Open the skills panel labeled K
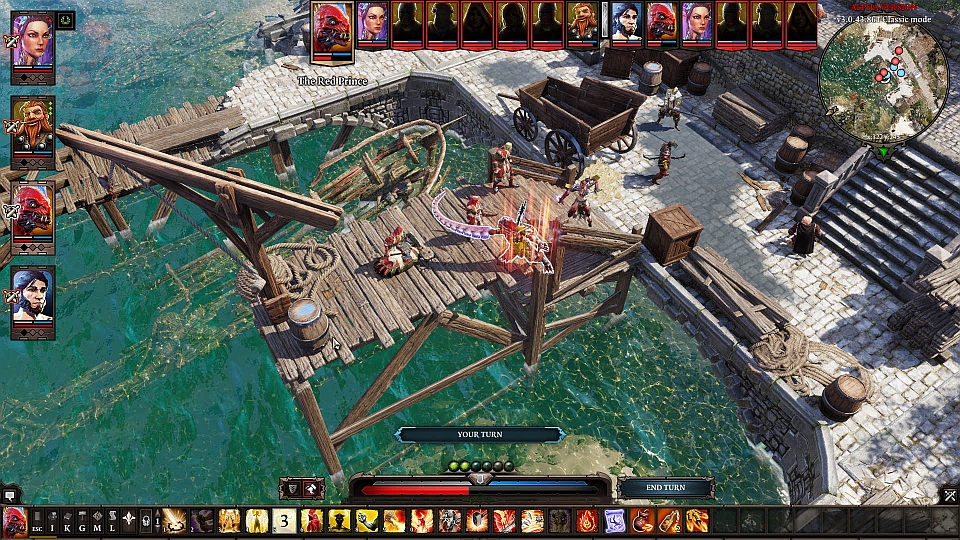 click(x=68, y=520)
